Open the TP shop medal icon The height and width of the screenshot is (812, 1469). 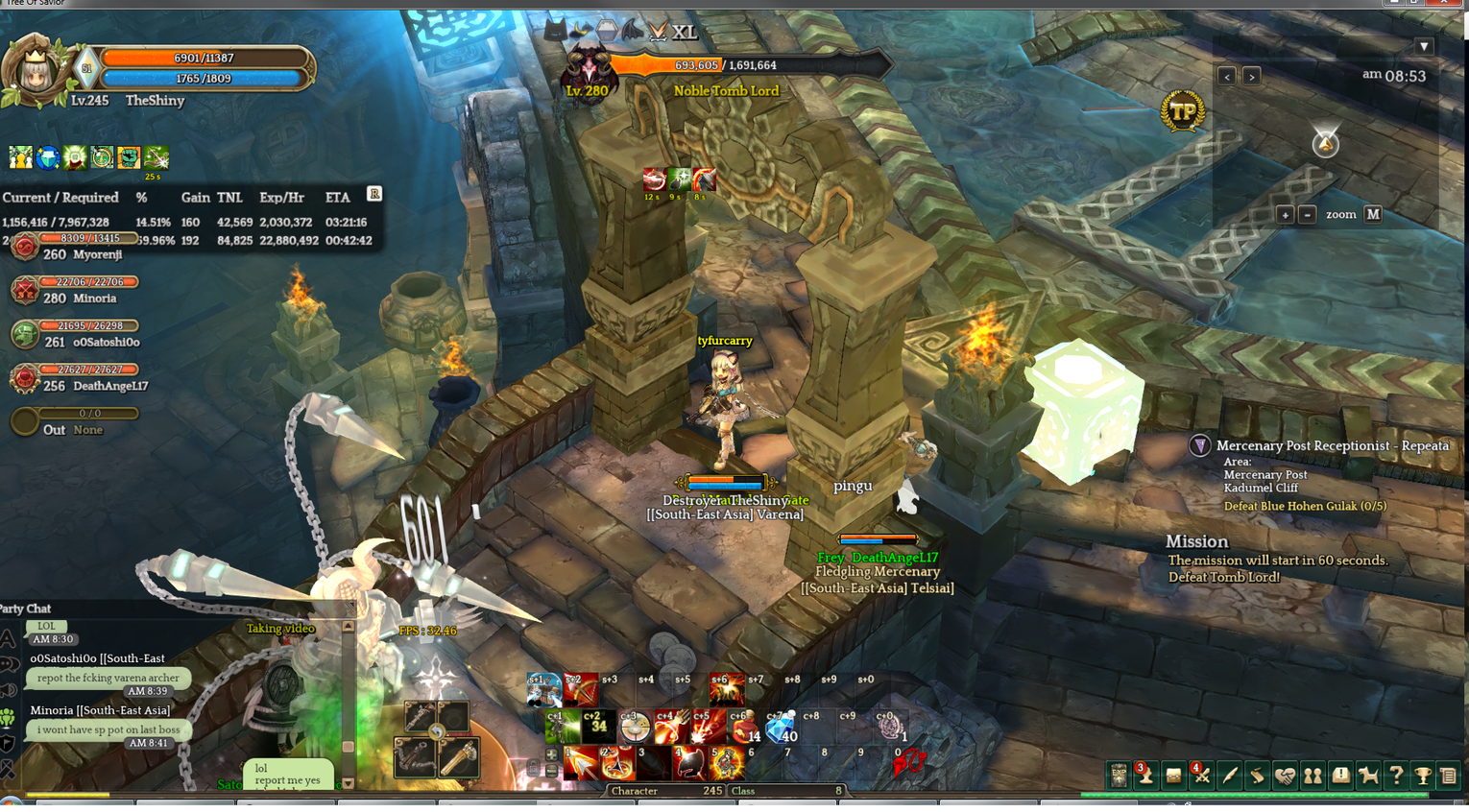1183,112
